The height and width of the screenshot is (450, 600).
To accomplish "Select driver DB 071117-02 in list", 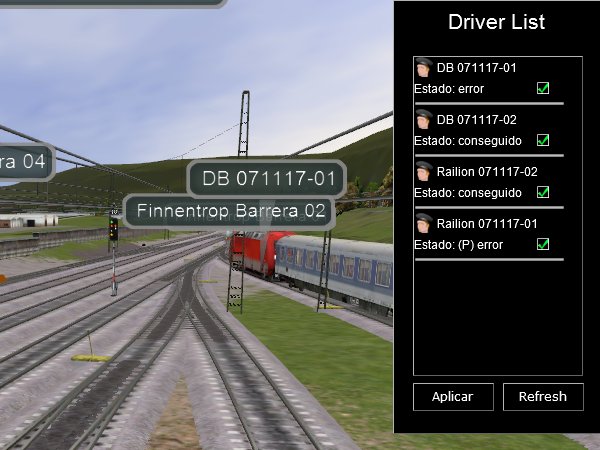I will coord(477,119).
